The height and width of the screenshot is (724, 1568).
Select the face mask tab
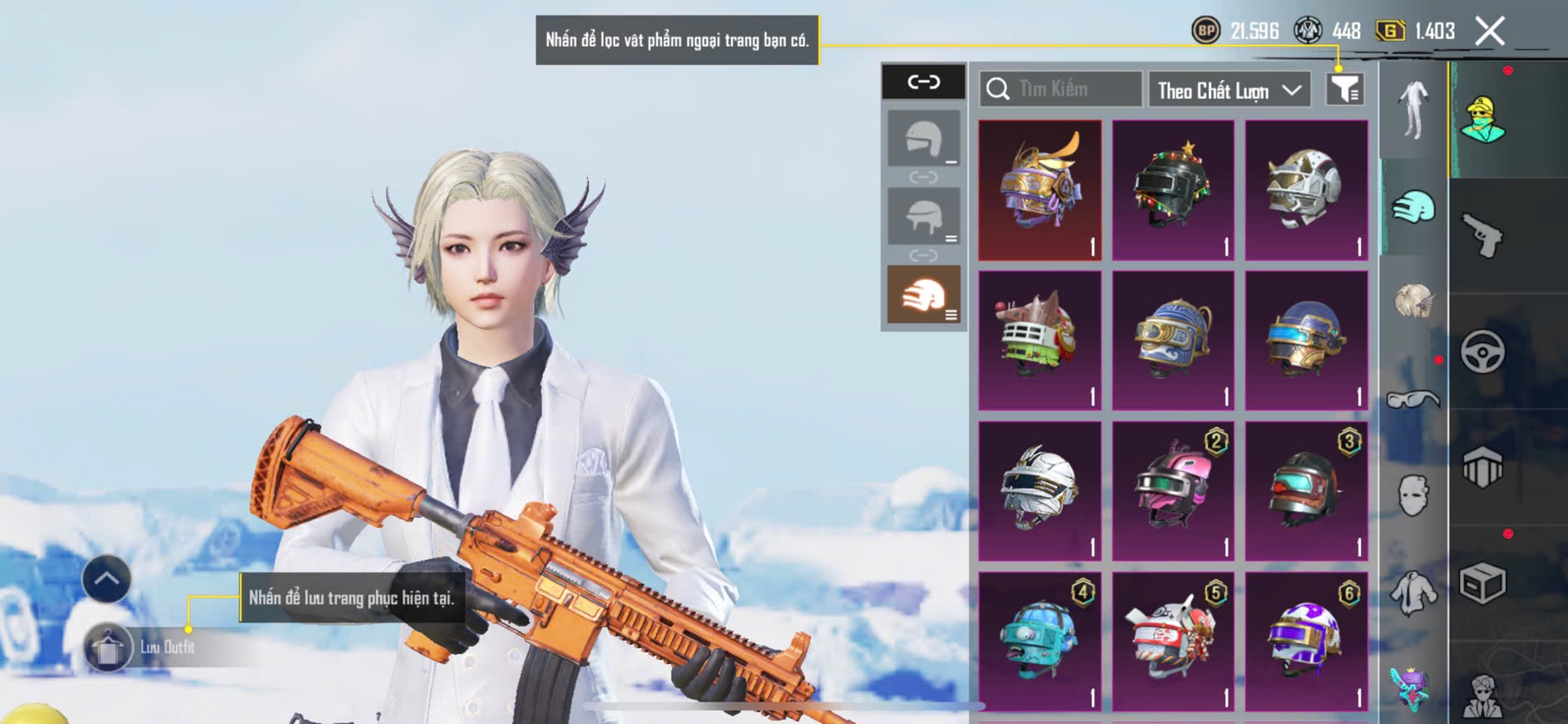coord(1413,496)
